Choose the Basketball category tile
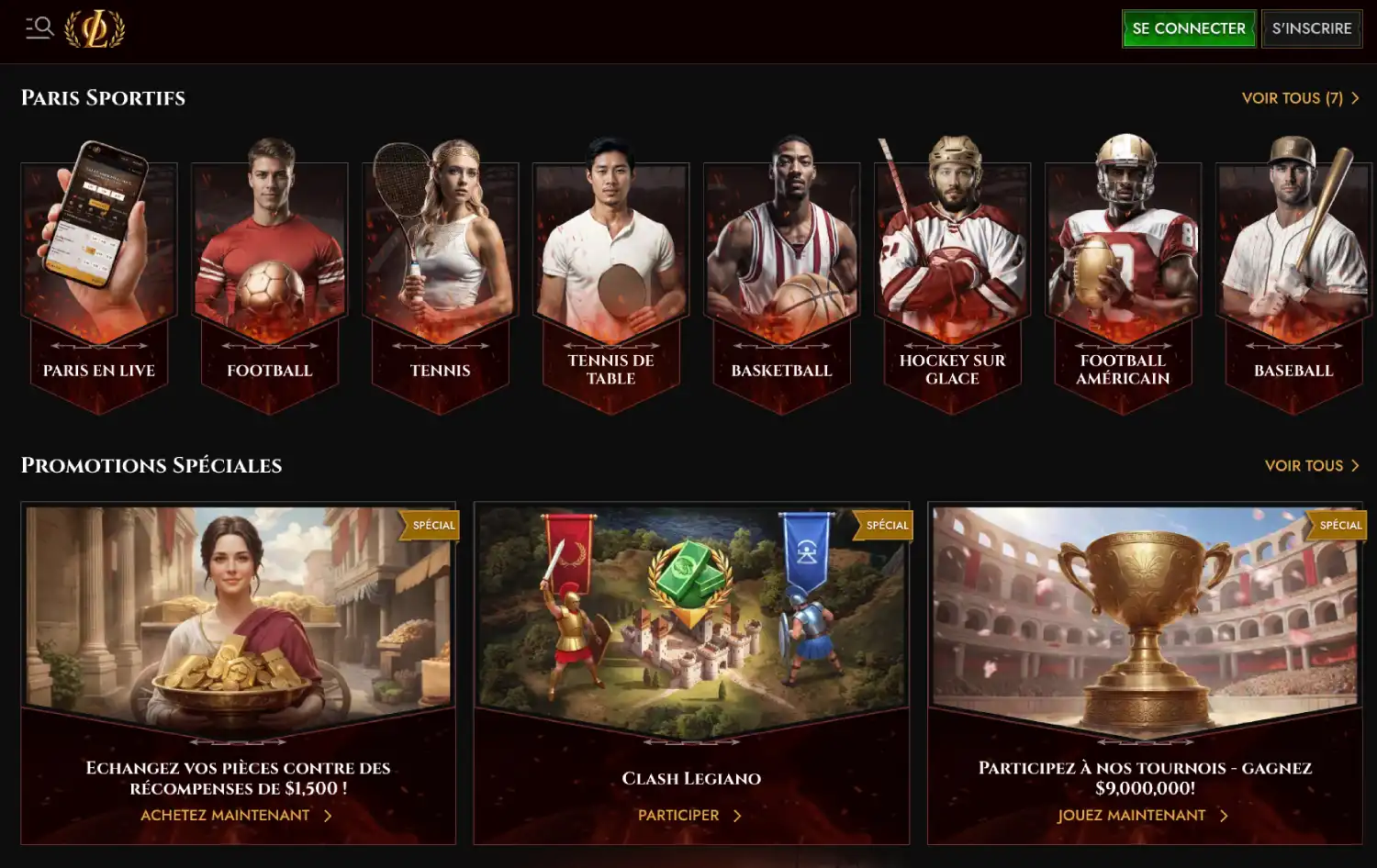The width and height of the screenshot is (1377, 868). tap(782, 275)
